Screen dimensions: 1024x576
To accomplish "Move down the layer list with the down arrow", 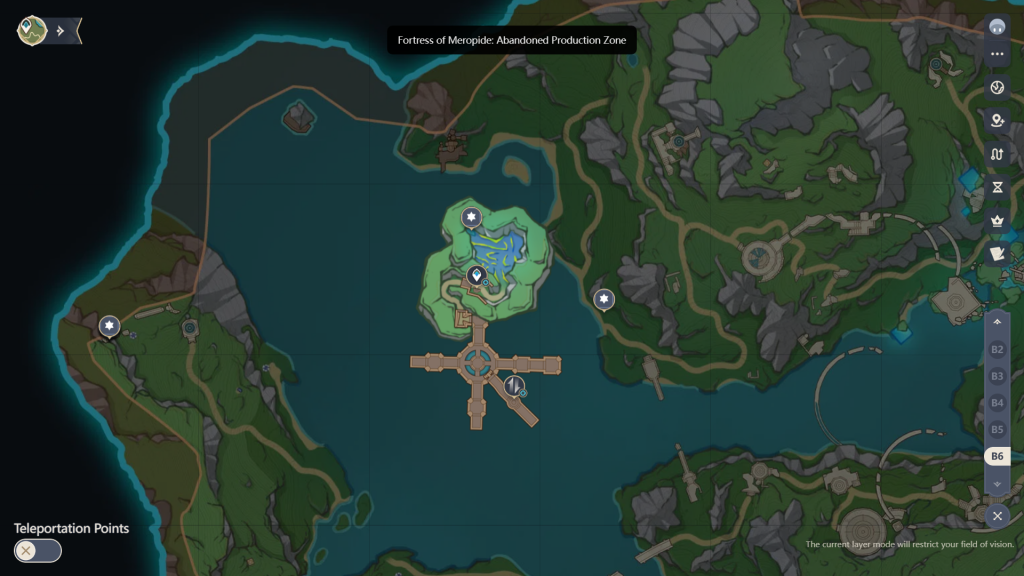I will pyautogui.click(x=997, y=483).
